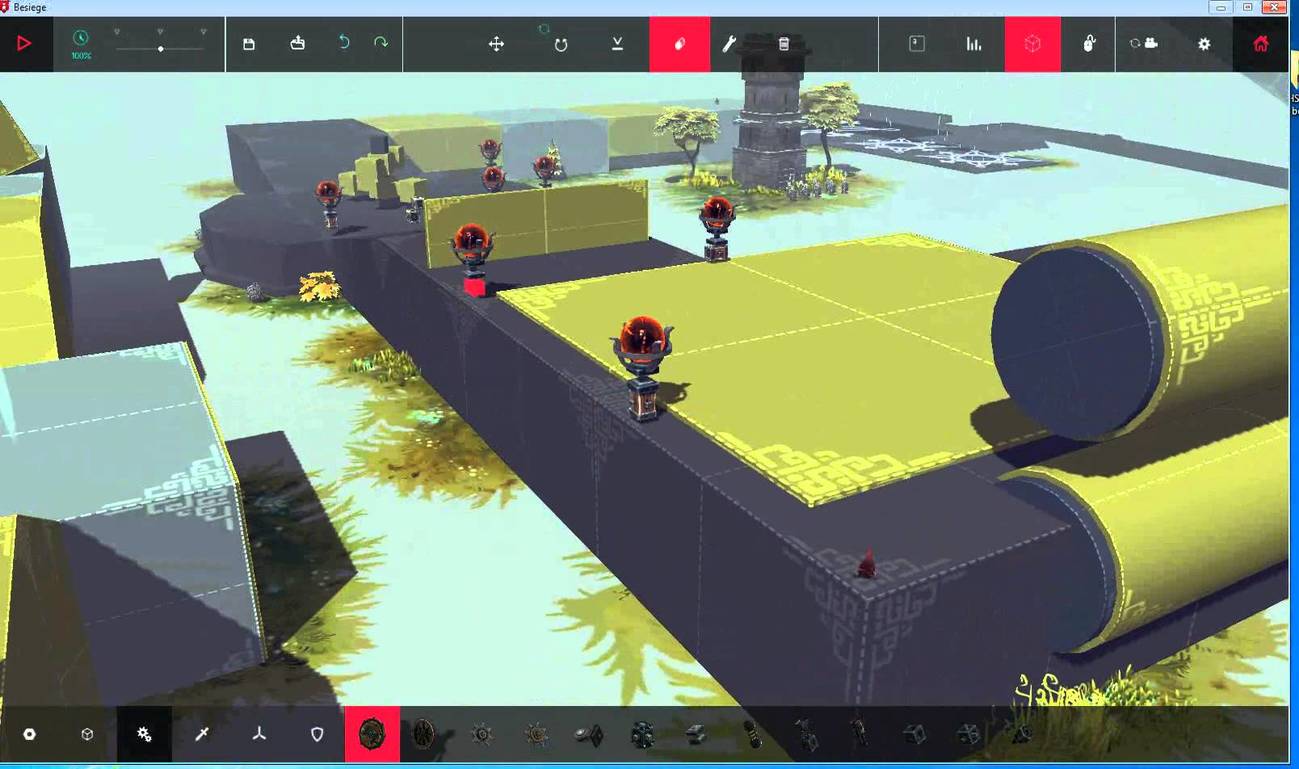Open the Flight block category
This screenshot has height=769, width=1299.
259,734
